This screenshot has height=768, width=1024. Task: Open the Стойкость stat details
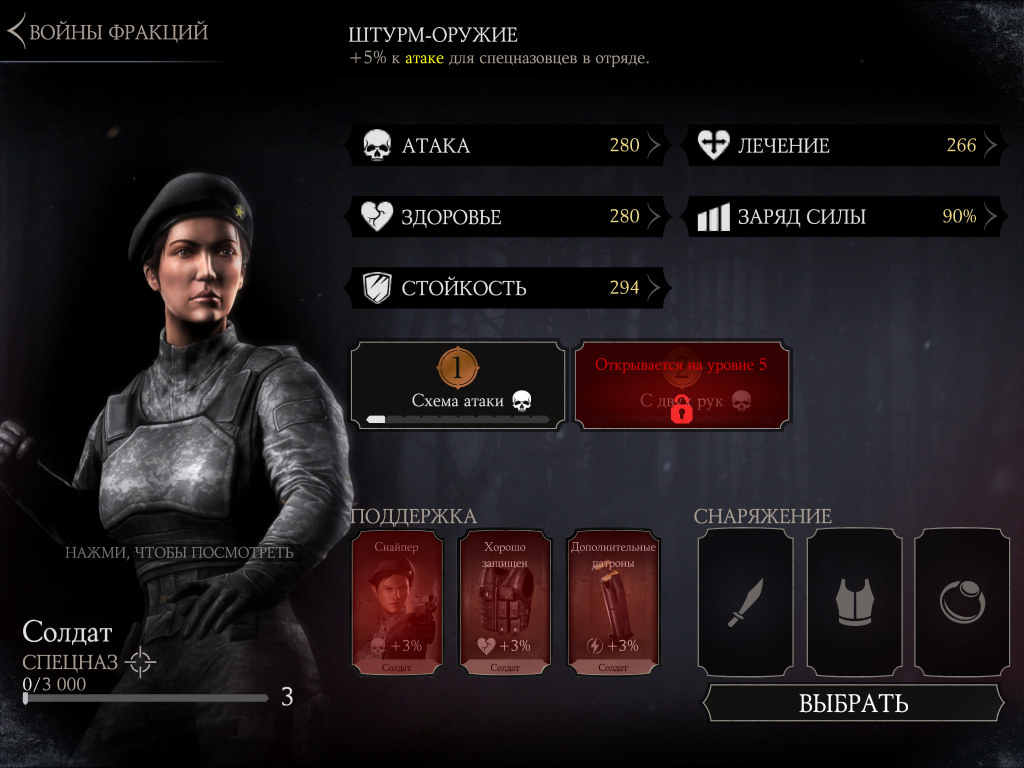tap(508, 289)
